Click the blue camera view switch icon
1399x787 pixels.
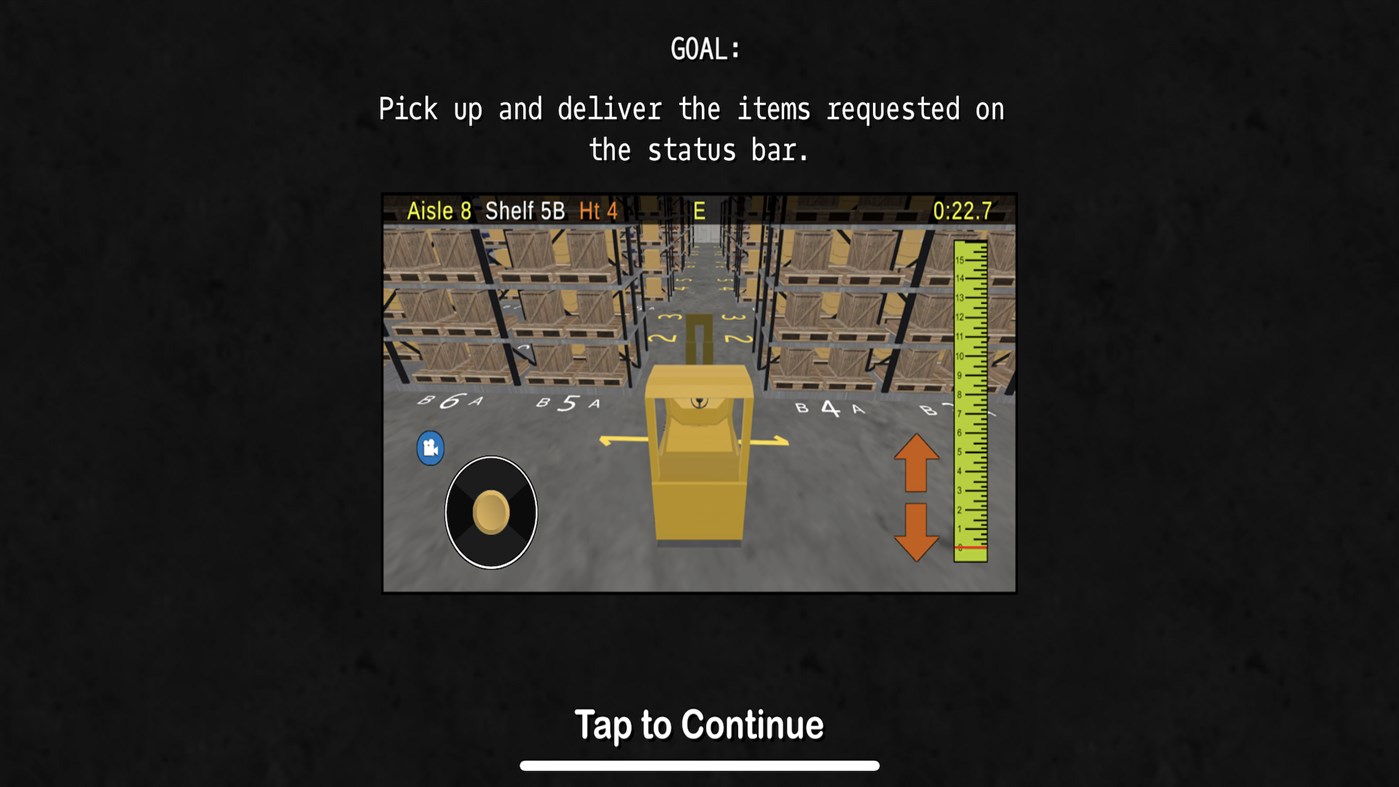point(430,448)
